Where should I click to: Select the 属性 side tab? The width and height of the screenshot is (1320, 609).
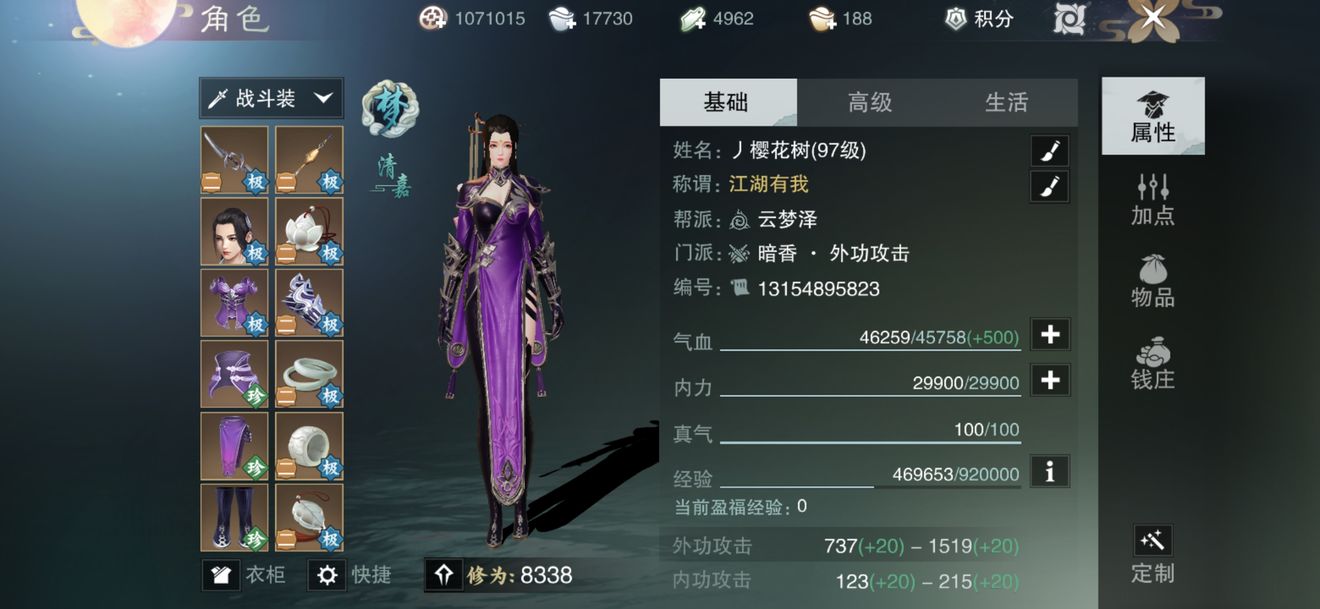tap(1153, 116)
